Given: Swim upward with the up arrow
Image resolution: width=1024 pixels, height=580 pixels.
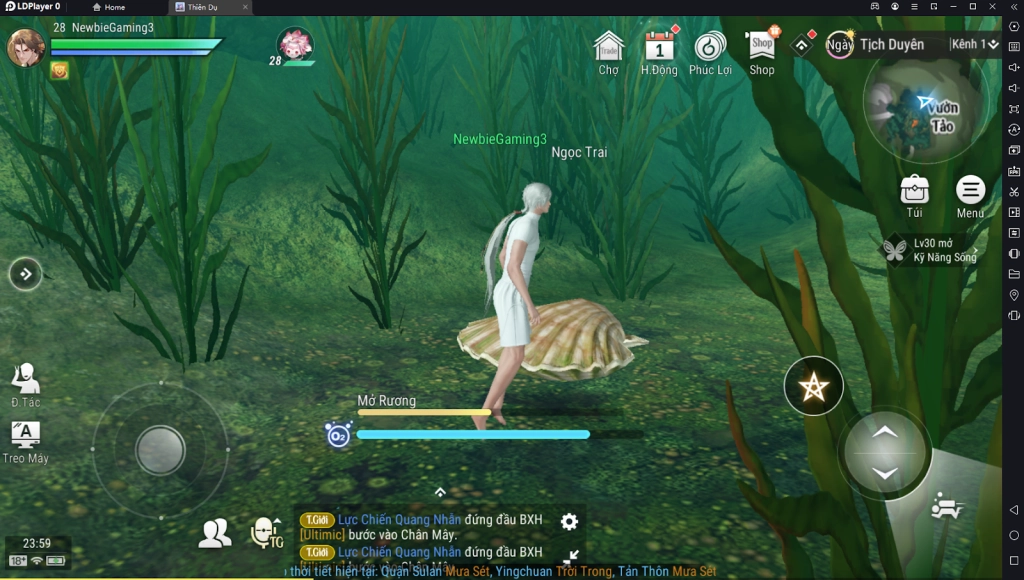Looking at the screenshot, I should click(x=884, y=432).
